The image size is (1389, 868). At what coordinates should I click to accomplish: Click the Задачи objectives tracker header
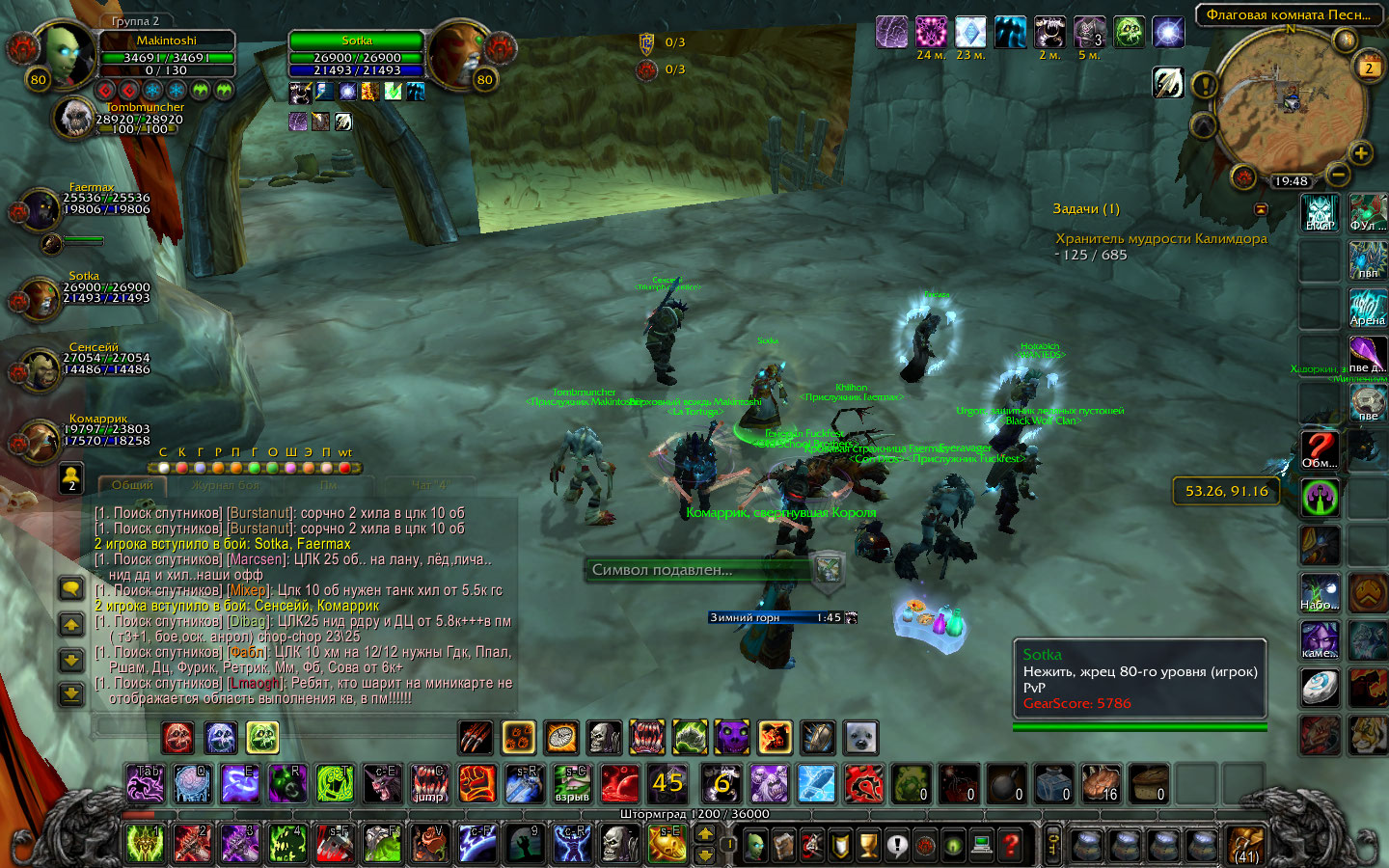(1086, 208)
